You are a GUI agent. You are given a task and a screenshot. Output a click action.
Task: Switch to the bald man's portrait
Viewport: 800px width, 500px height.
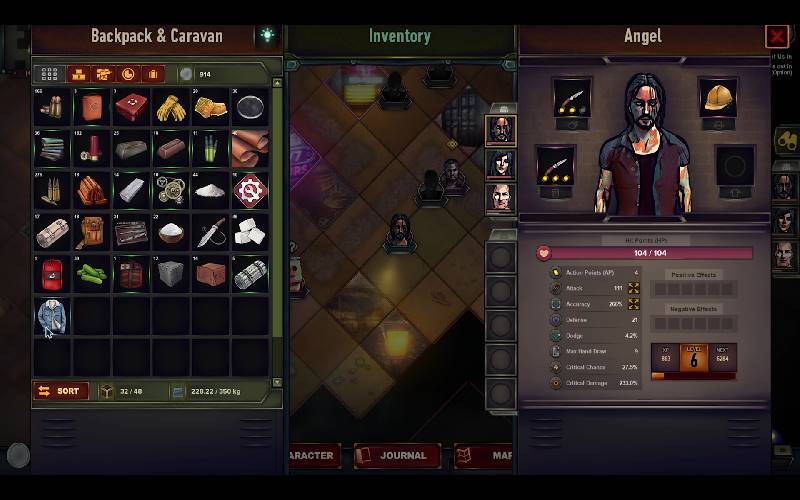[x=500, y=197]
